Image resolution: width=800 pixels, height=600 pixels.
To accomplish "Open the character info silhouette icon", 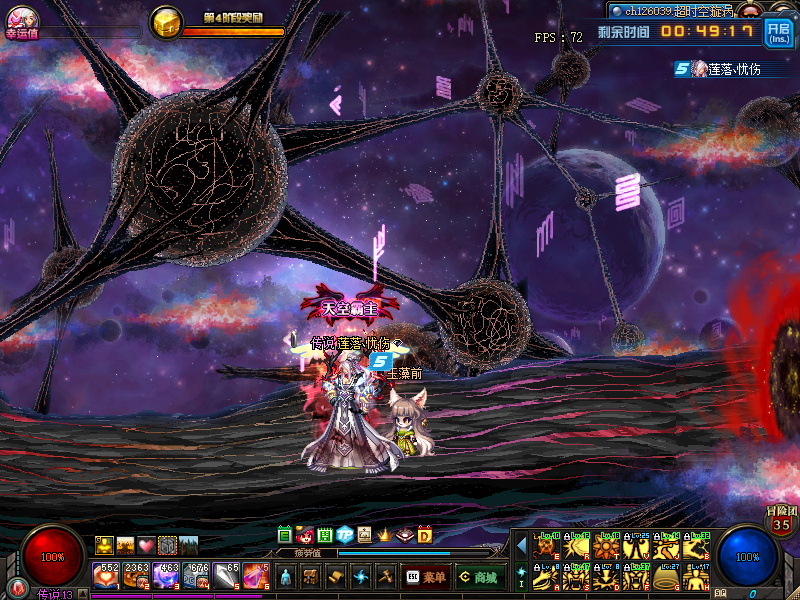I will tap(287, 577).
